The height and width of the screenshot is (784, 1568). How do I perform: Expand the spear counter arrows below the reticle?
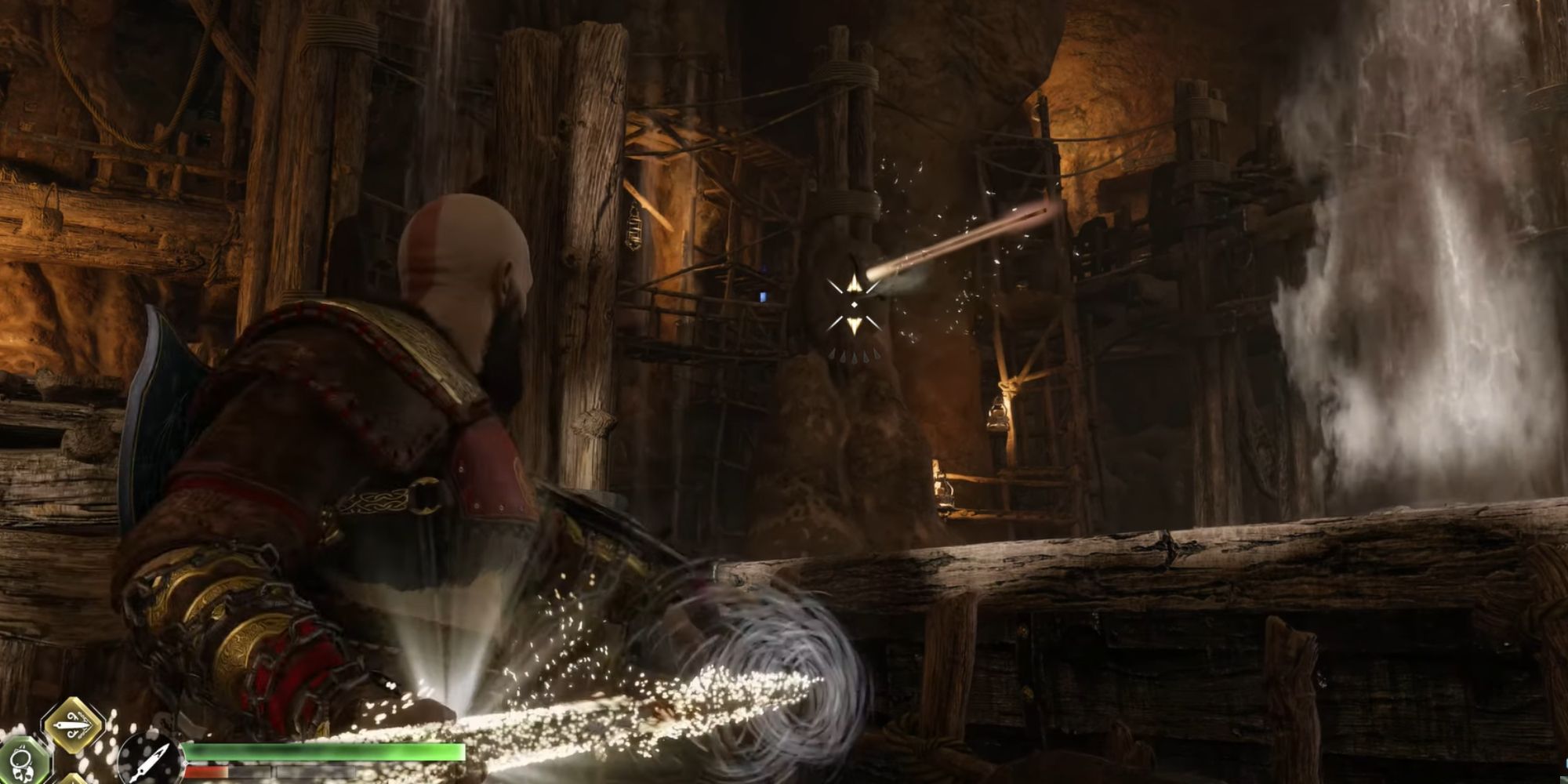click(855, 355)
